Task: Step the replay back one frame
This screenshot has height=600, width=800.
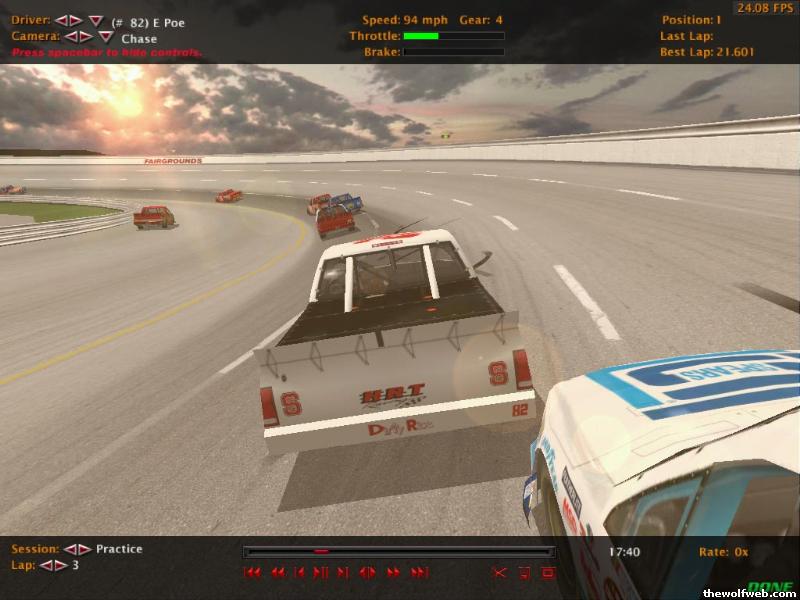Action: pyautogui.click(x=300, y=573)
